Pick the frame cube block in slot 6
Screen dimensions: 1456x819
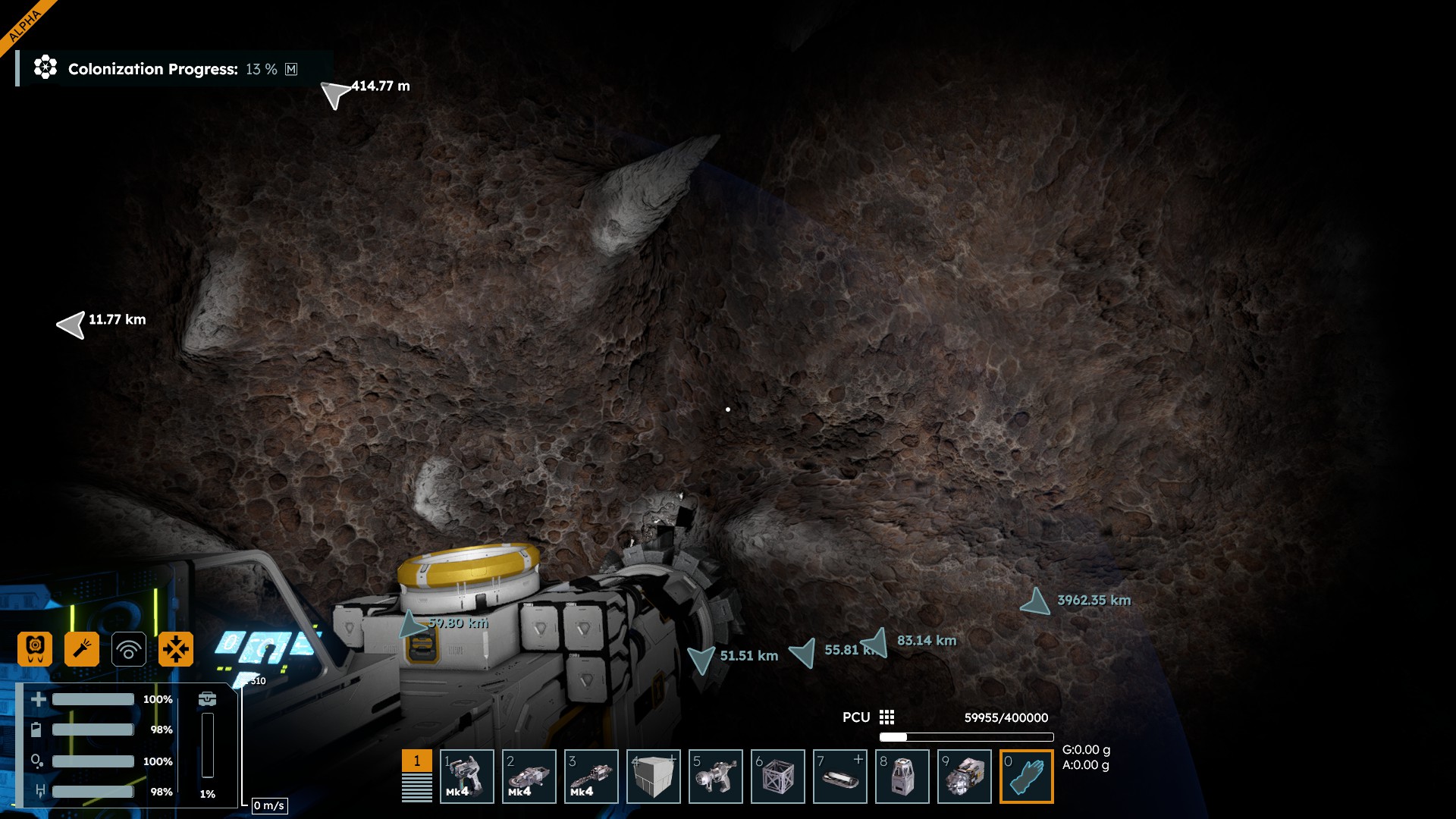coord(778,777)
